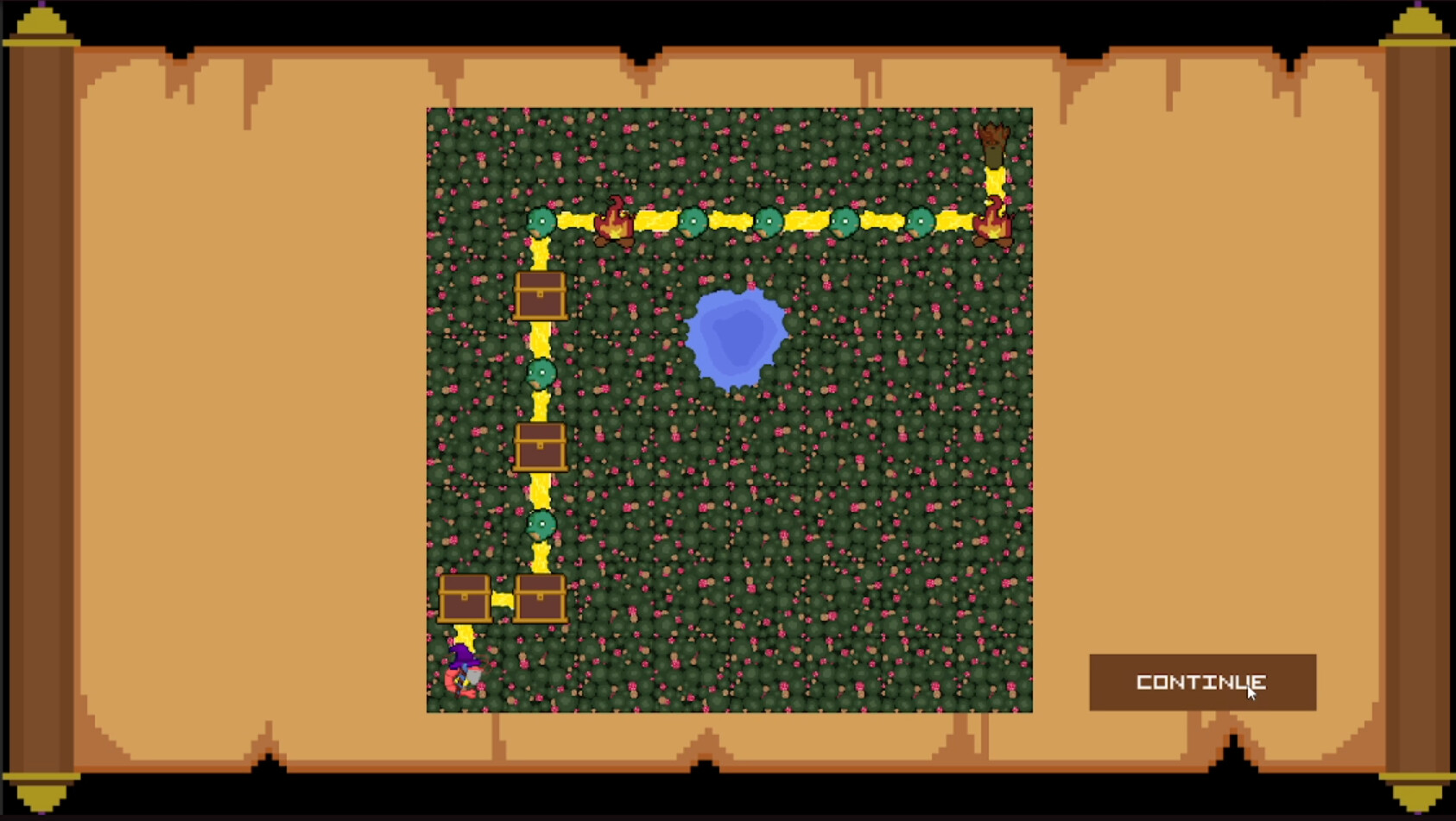Viewport: 1456px width, 821px height.
Task: Open the chest to the right of the corner chest
Action: (x=541, y=598)
